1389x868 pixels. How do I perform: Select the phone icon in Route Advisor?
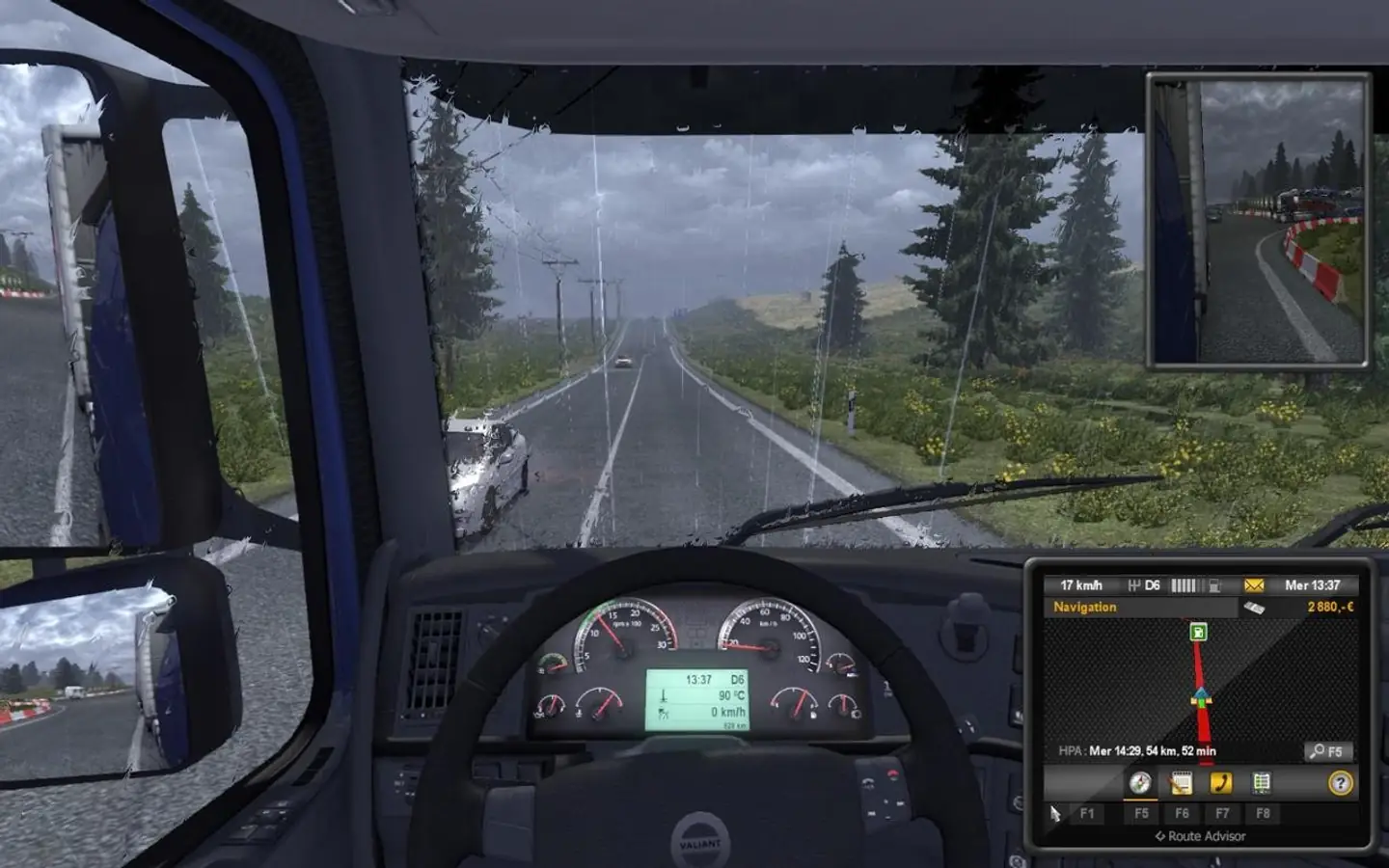point(1222,783)
